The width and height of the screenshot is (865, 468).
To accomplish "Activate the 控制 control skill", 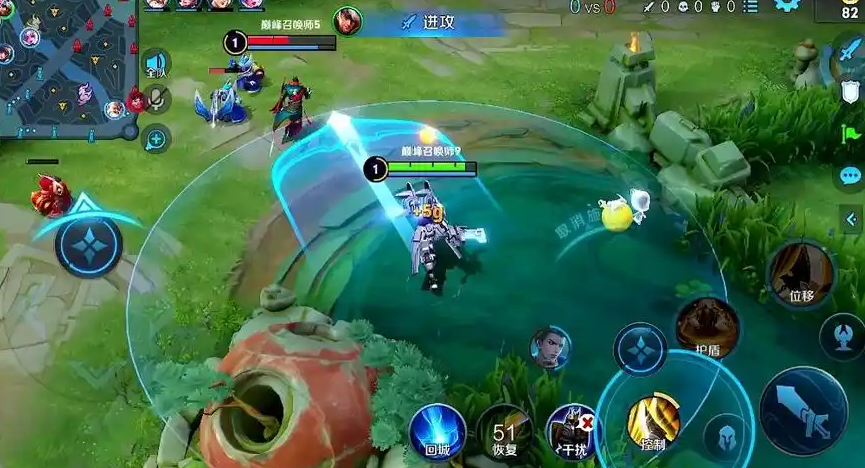I will click(653, 422).
